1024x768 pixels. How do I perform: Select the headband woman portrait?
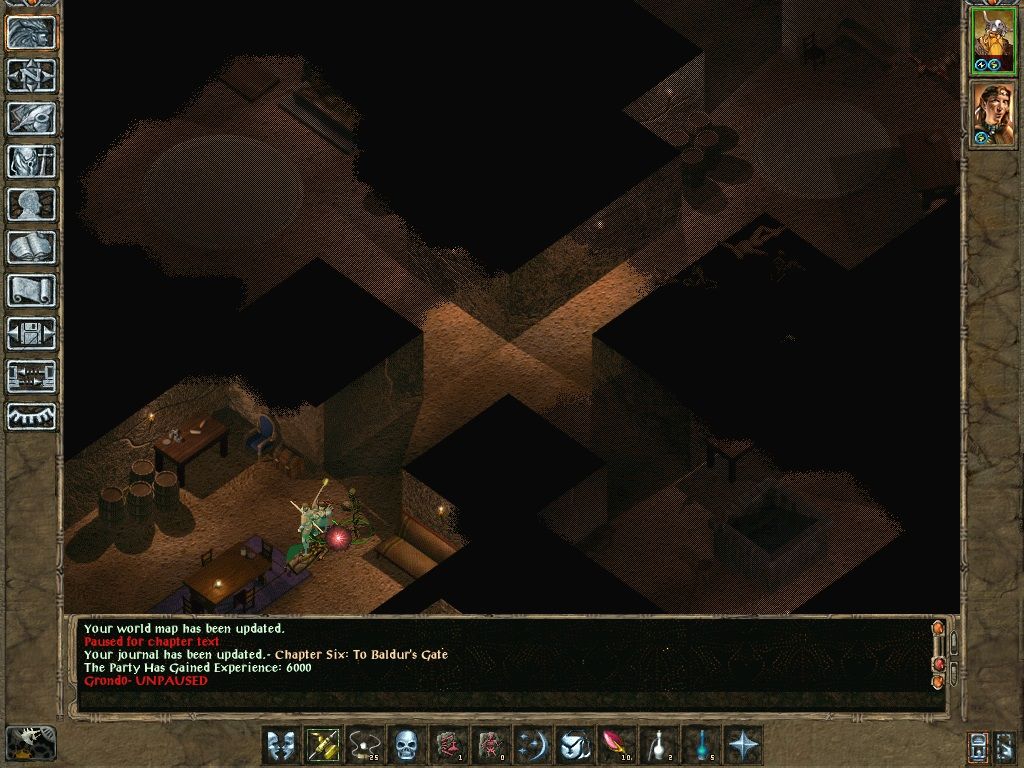[x=993, y=114]
